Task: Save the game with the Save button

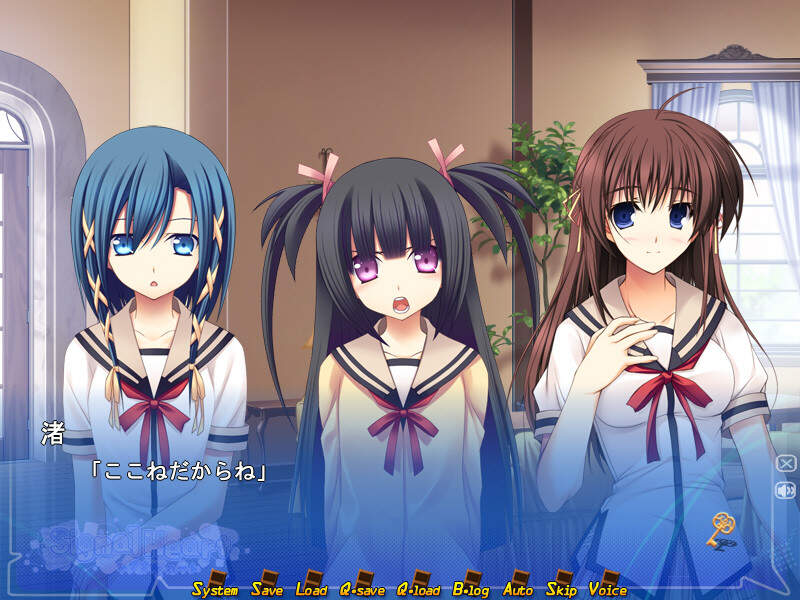Action: pyautogui.click(x=267, y=588)
